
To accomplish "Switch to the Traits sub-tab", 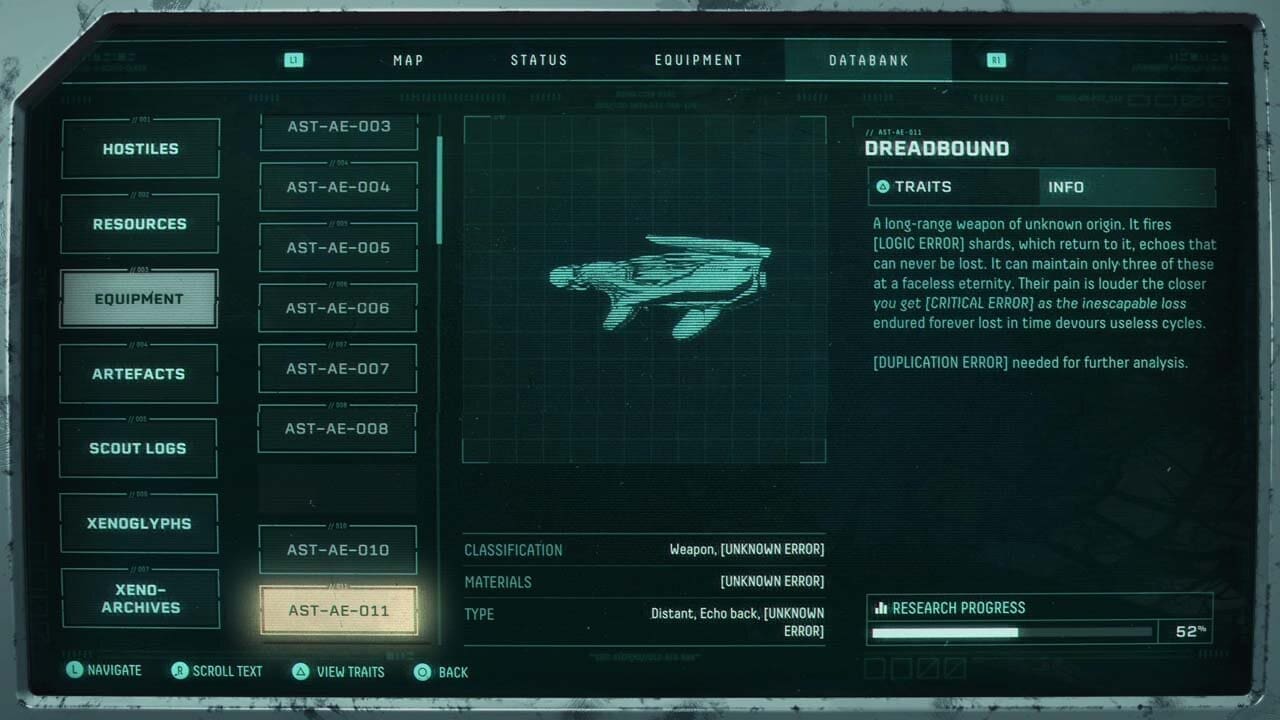I will click(953, 187).
